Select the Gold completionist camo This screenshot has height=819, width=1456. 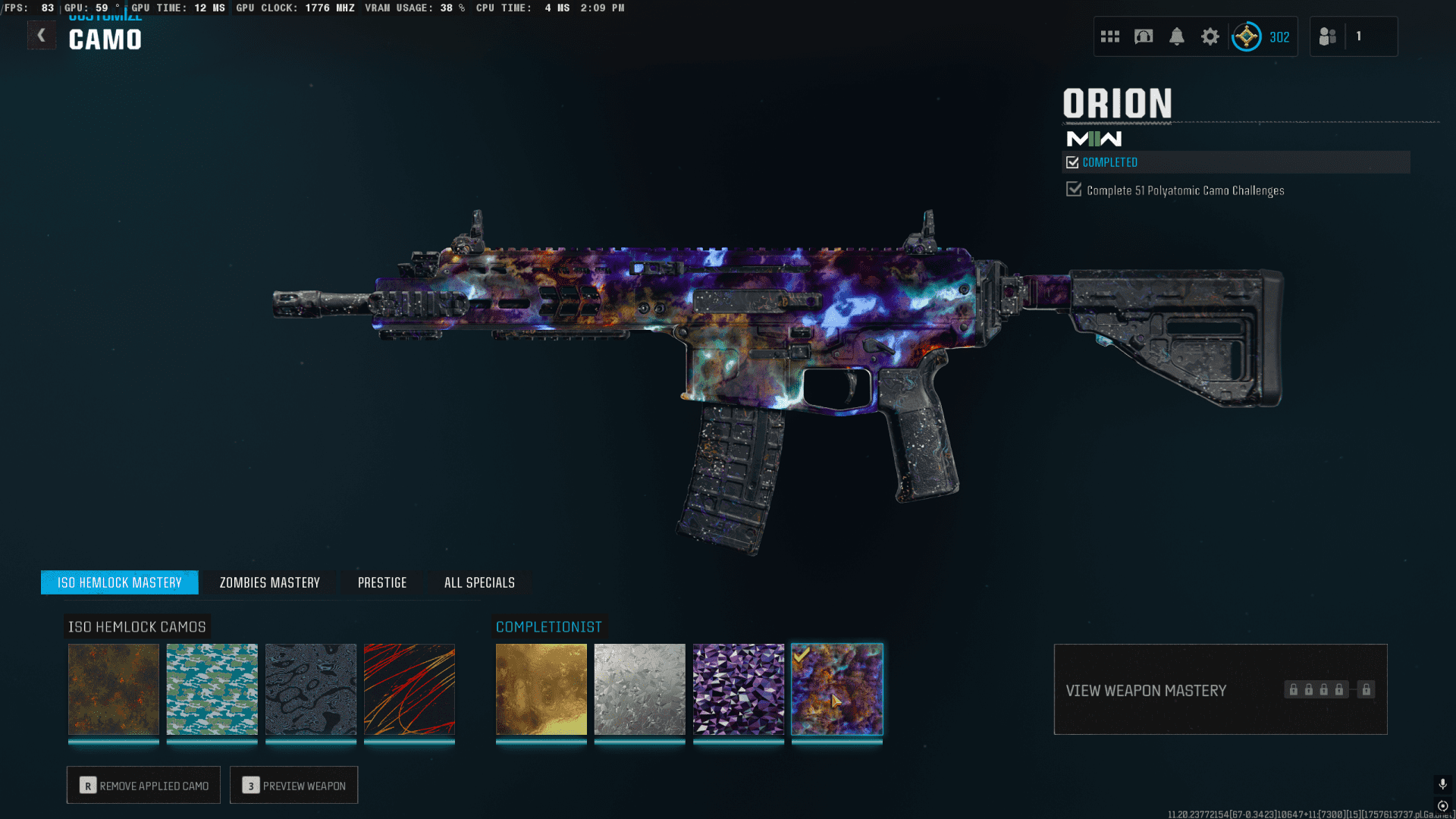tap(541, 689)
